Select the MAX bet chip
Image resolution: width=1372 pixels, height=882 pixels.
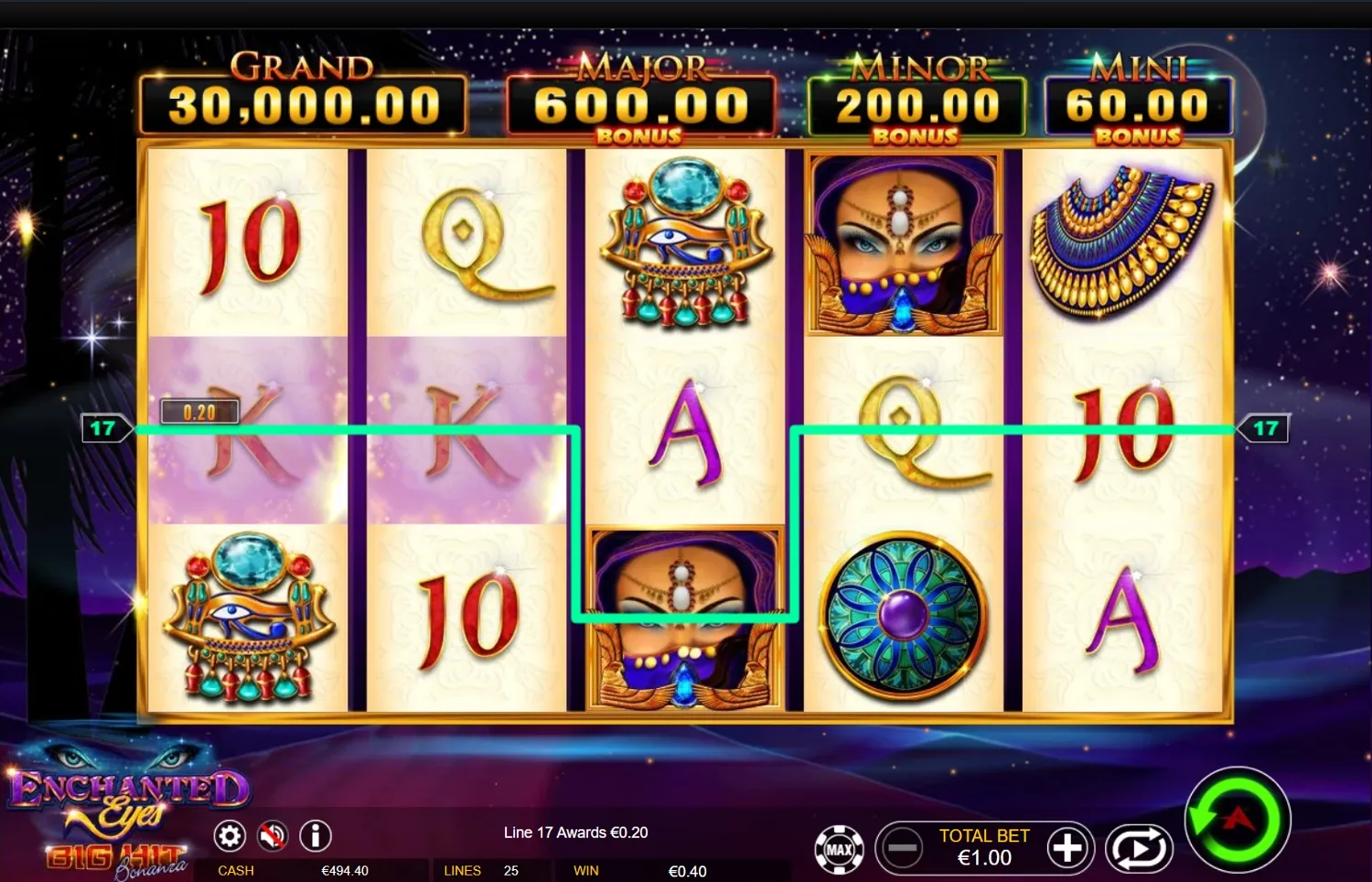click(x=839, y=848)
